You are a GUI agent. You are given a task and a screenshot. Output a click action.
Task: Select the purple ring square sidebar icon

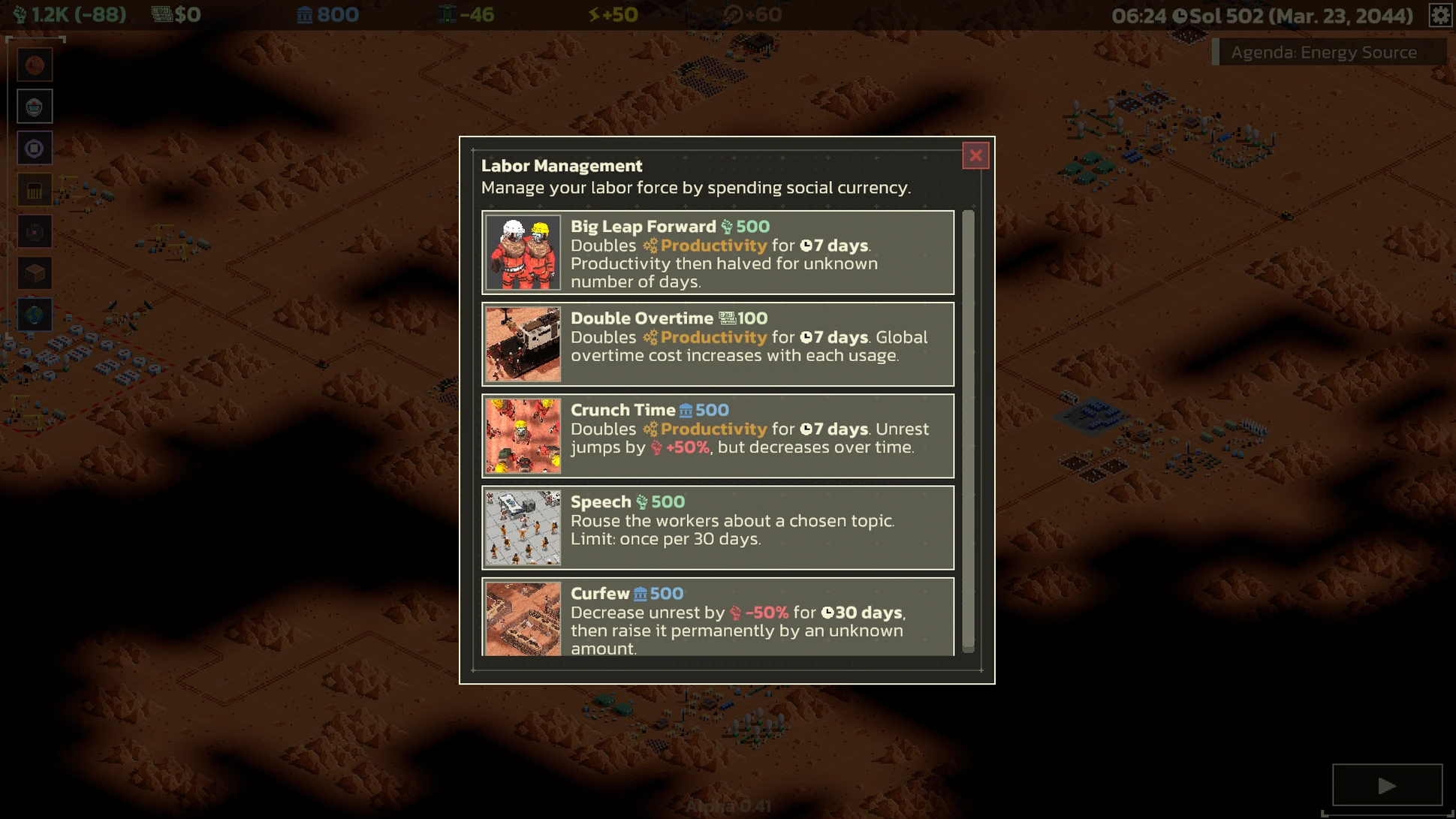pyautogui.click(x=35, y=149)
